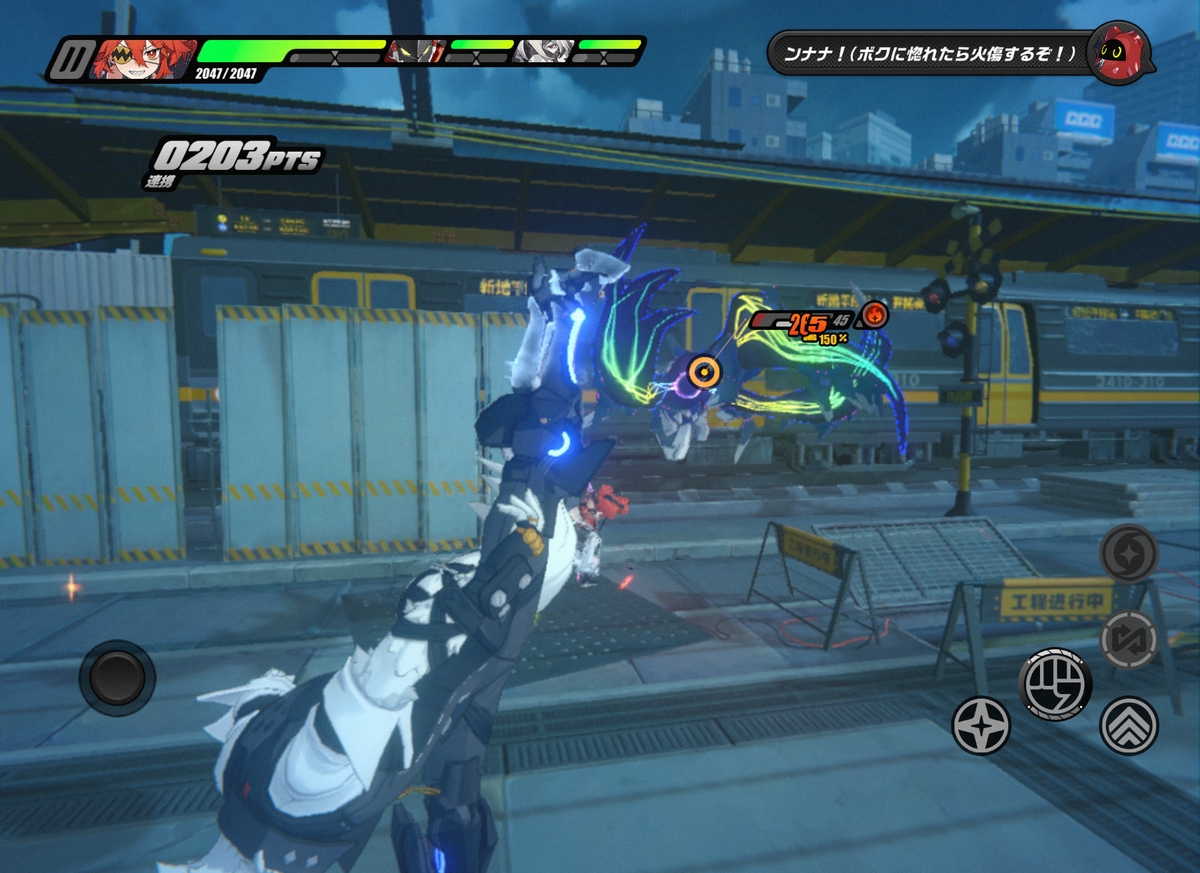
Task: Trigger the chevron dodge button
Action: [1129, 725]
